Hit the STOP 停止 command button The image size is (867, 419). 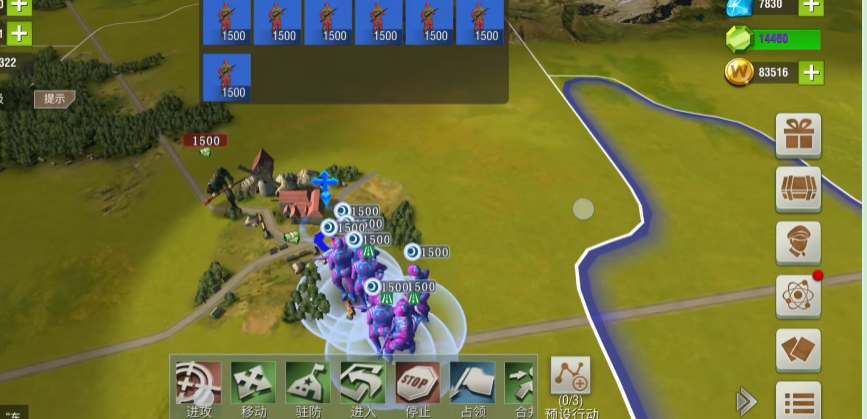click(x=417, y=384)
